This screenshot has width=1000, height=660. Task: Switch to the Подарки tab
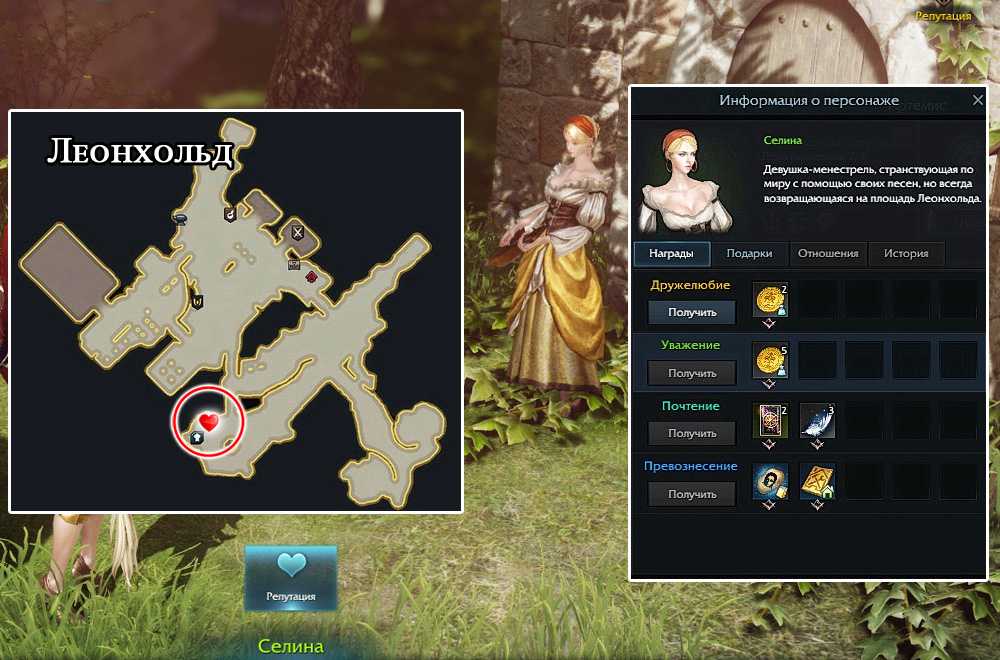750,253
